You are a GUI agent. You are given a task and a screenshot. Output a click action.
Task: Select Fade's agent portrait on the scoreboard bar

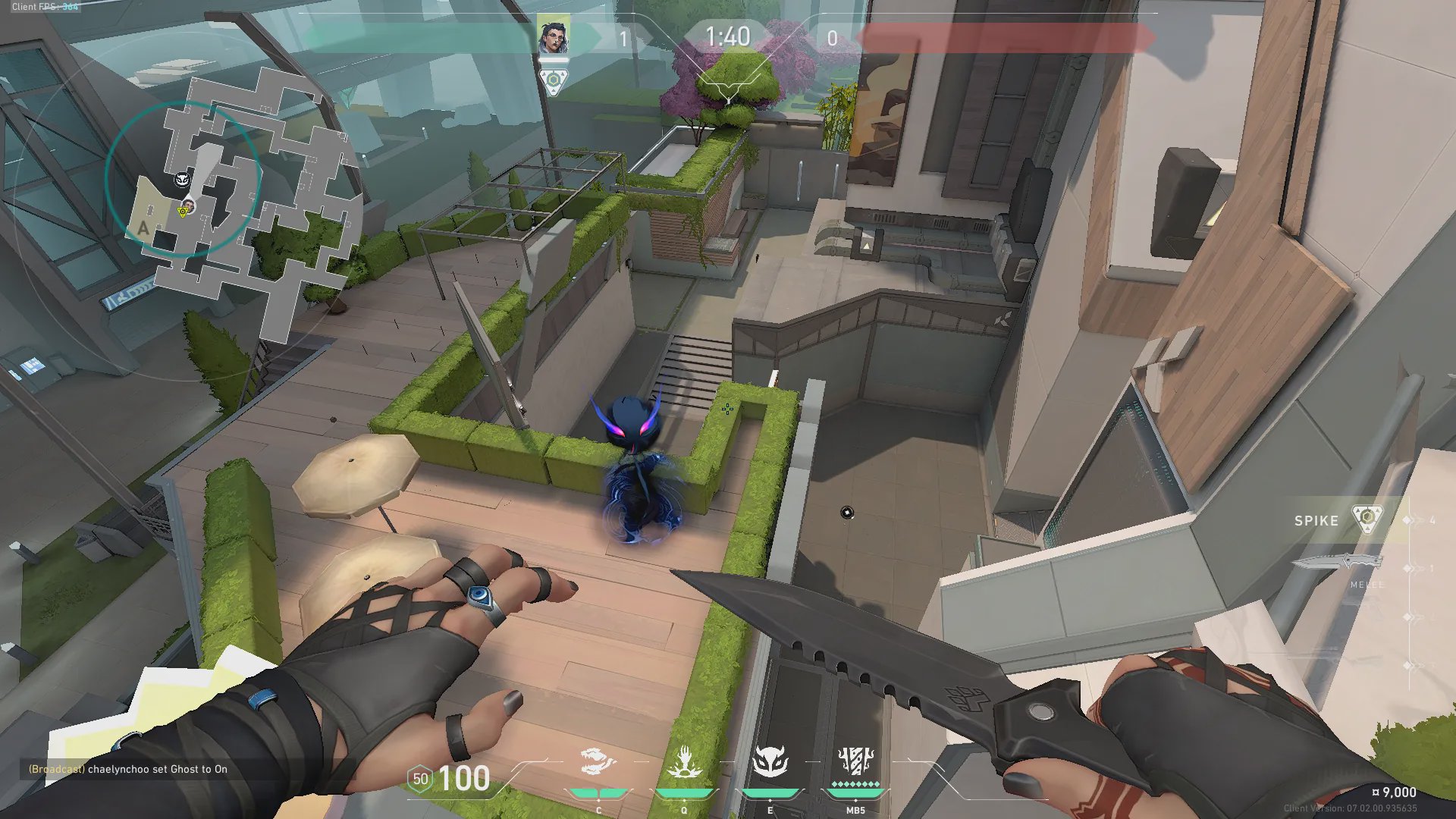coord(553,36)
